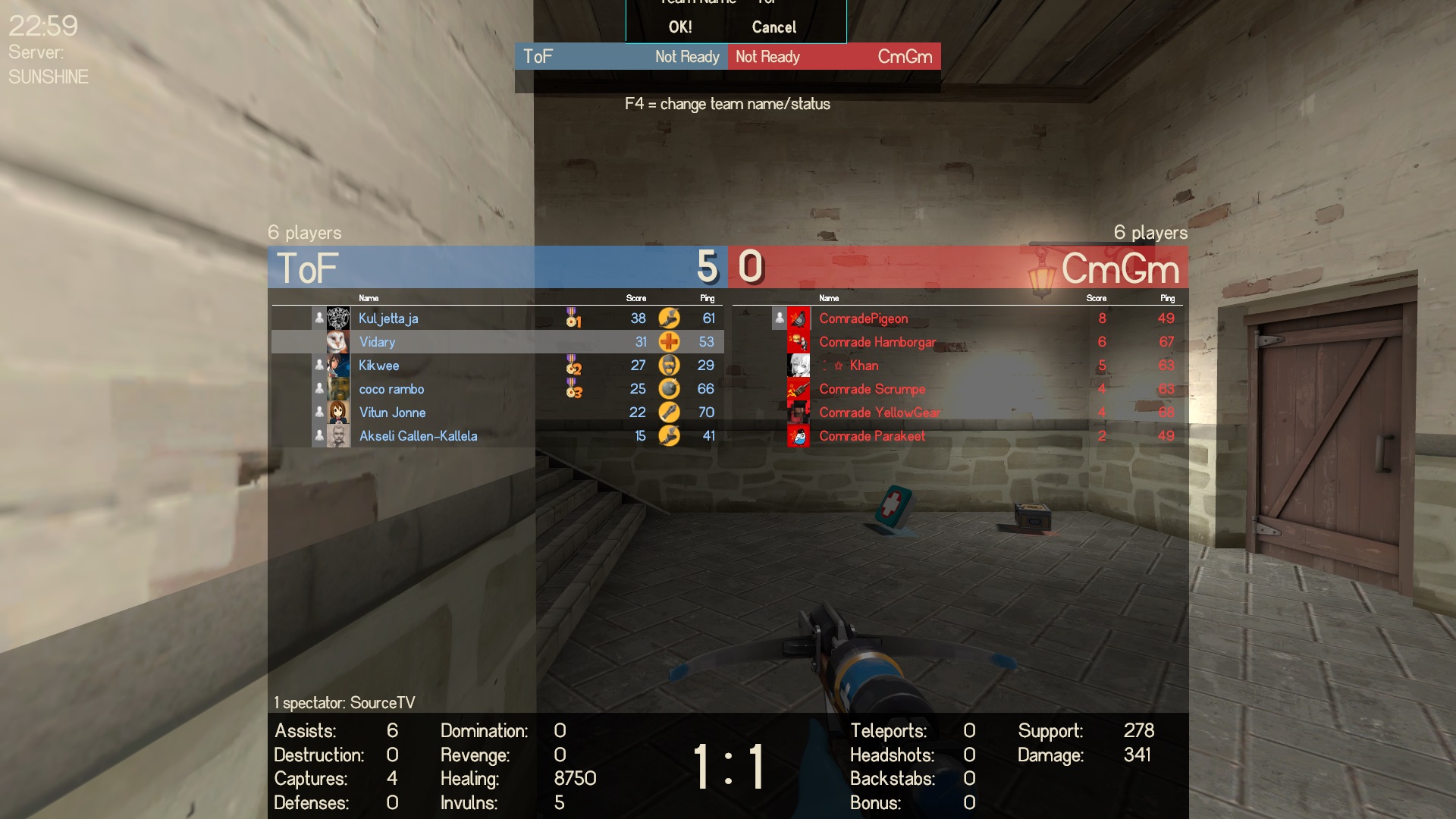Select Akseli Gallen-Kallela's scoreboard row
This screenshot has width=1456, height=819.
(418, 436)
